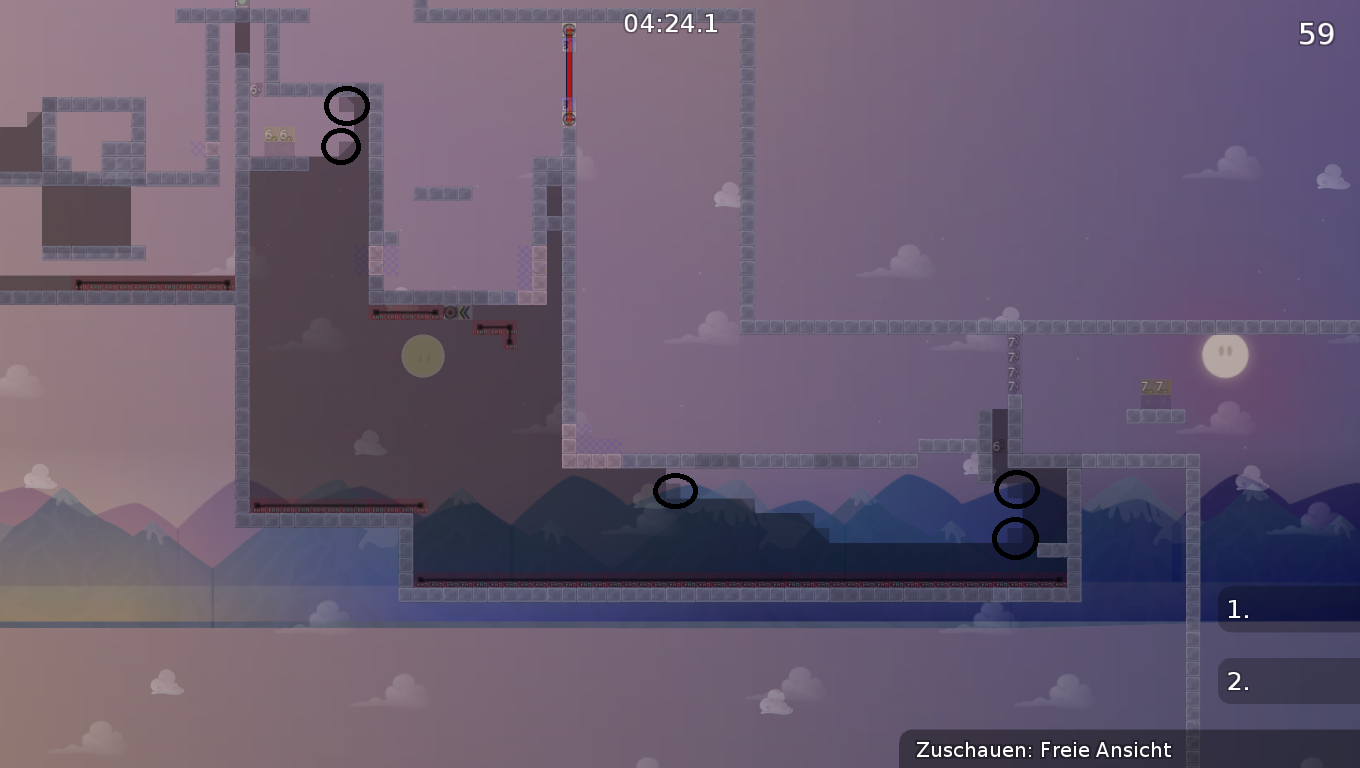Click the left chevron of the stopper arrows

[462, 312]
